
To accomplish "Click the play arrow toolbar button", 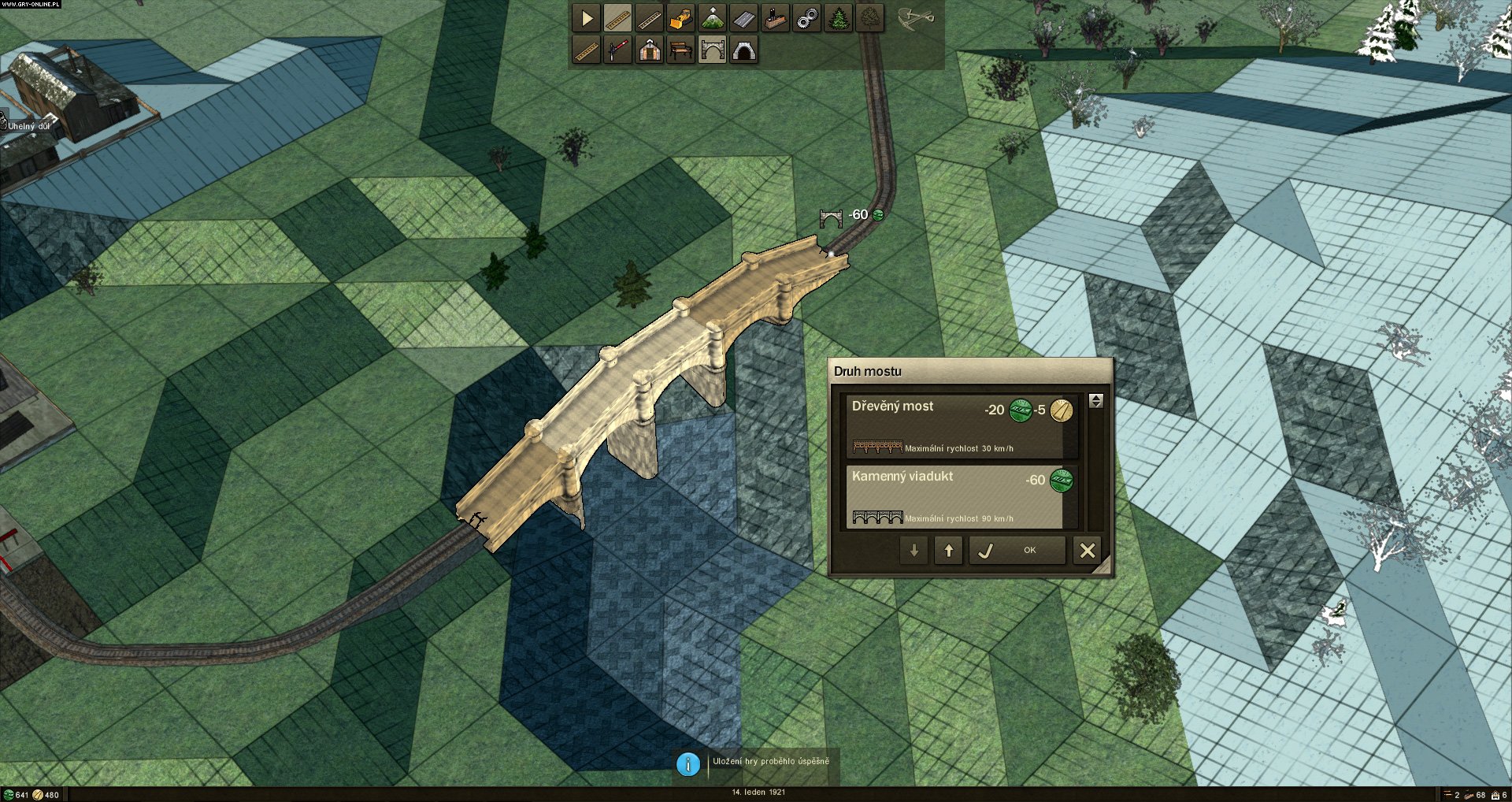I will (x=587, y=19).
